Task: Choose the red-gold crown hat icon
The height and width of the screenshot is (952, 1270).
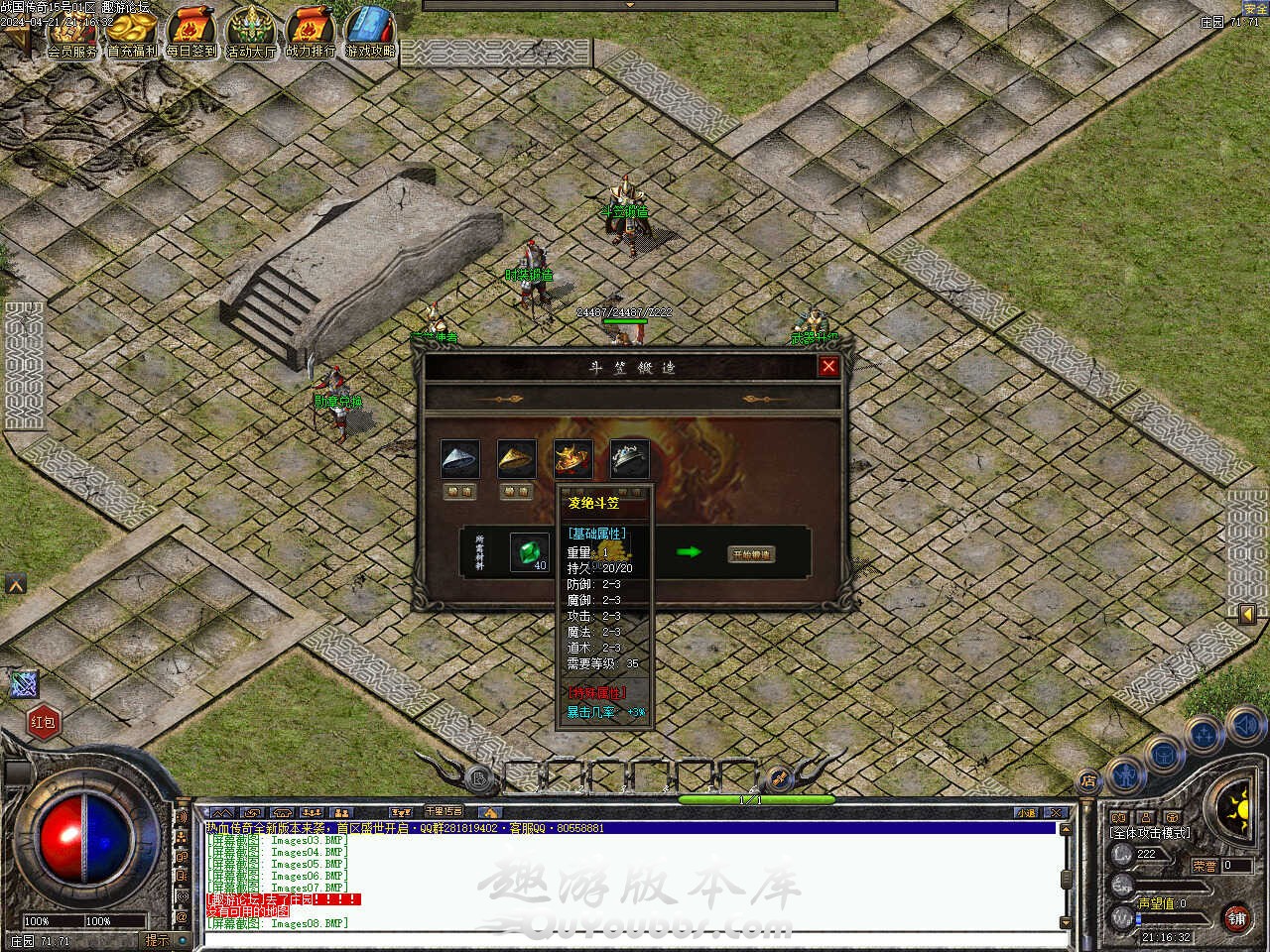Action: [572, 458]
